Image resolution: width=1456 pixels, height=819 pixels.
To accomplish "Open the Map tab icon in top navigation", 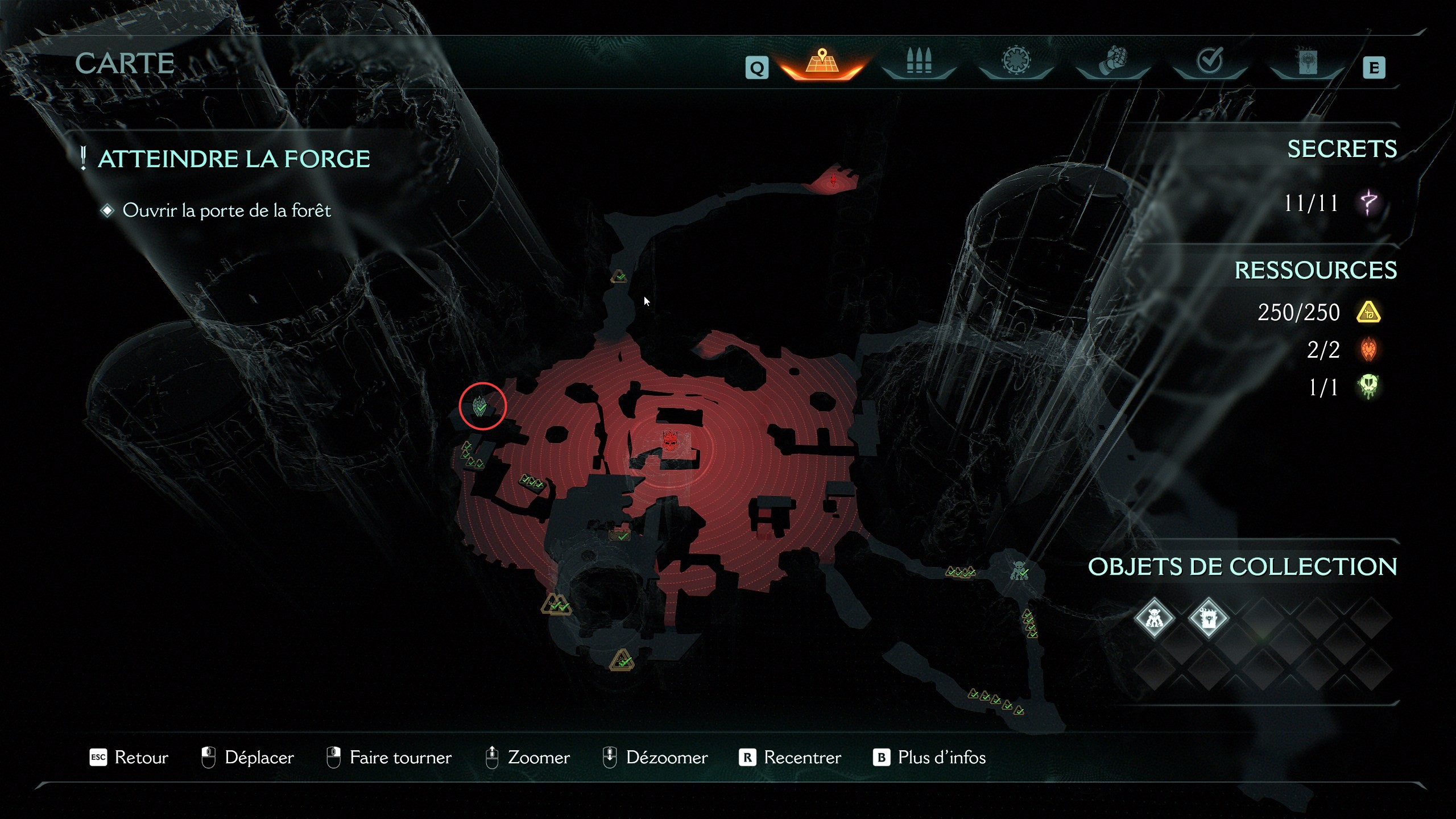I will click(821, 64).
